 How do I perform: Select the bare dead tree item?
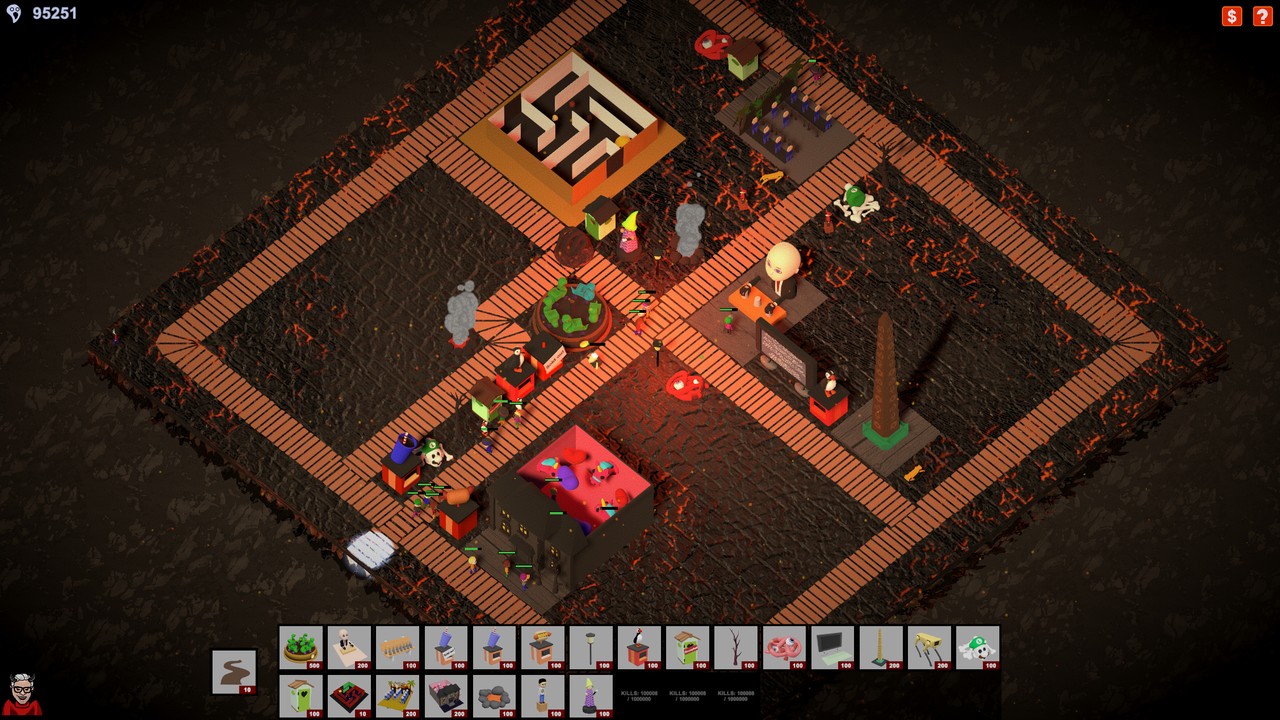coord(736,647)
